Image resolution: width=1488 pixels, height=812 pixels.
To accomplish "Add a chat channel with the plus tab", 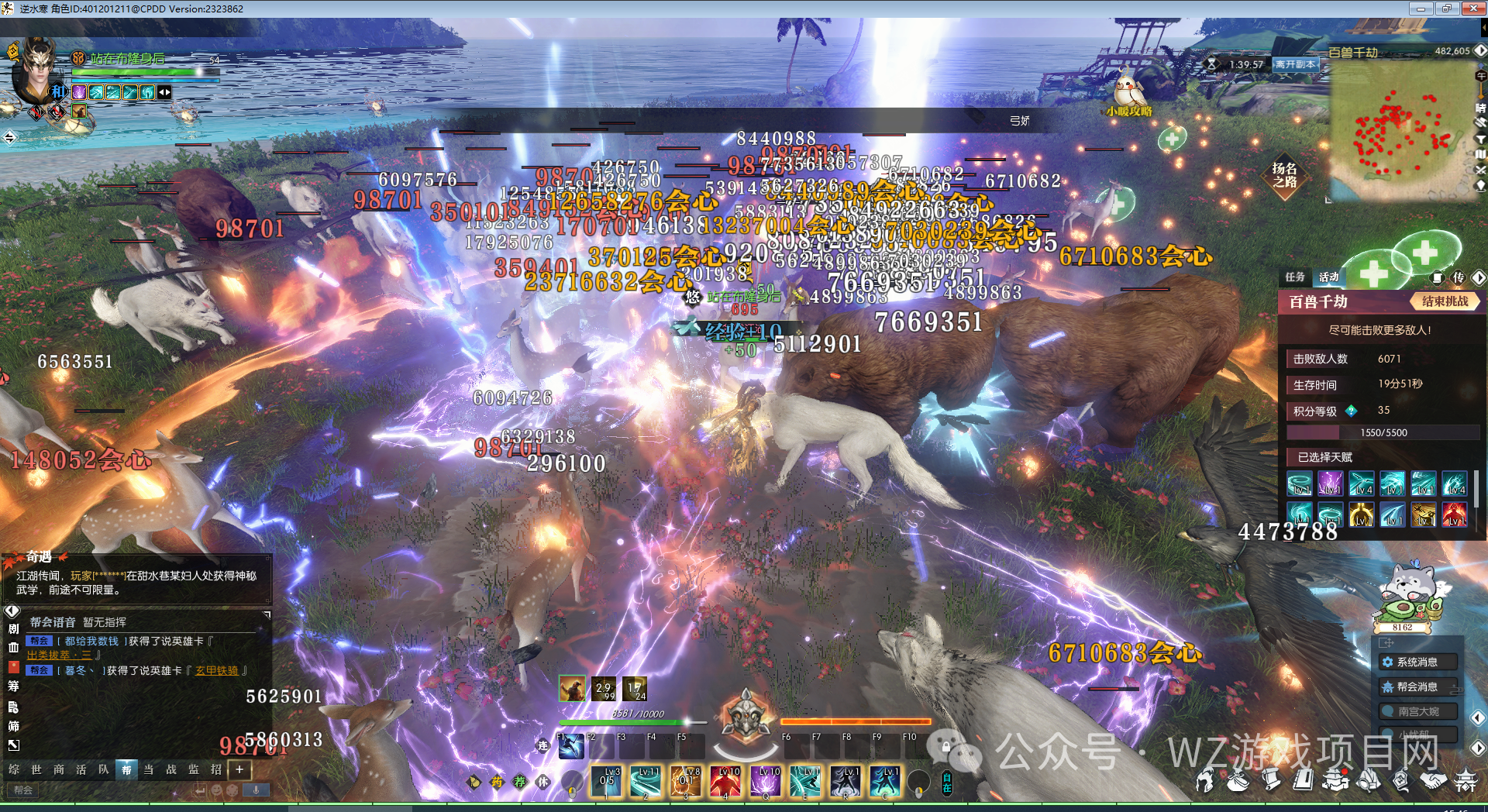I will 240,769.
